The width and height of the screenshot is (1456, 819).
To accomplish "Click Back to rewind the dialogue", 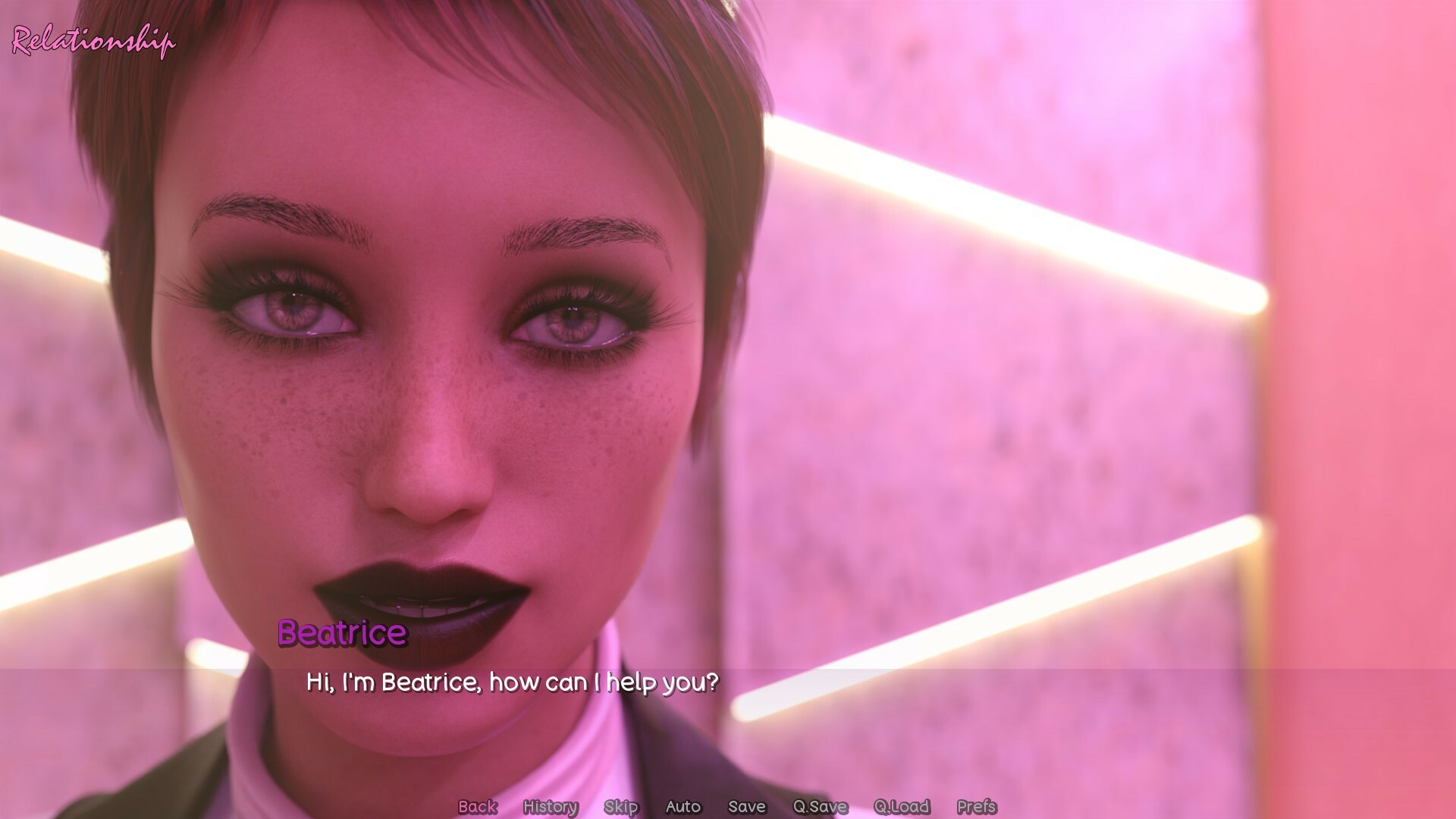I will click(477, 807).
